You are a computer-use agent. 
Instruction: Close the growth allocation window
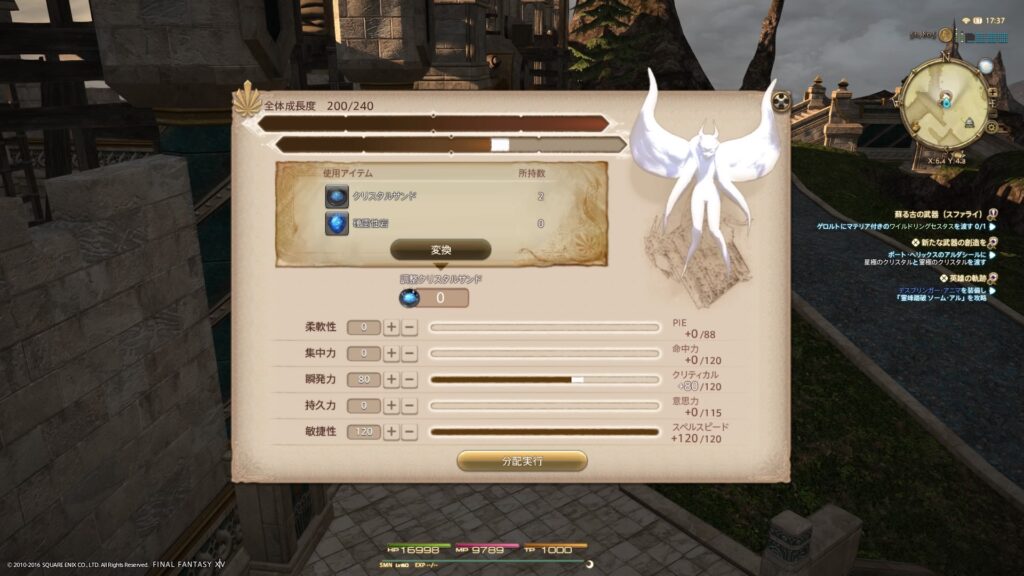[x=781, y=101]
